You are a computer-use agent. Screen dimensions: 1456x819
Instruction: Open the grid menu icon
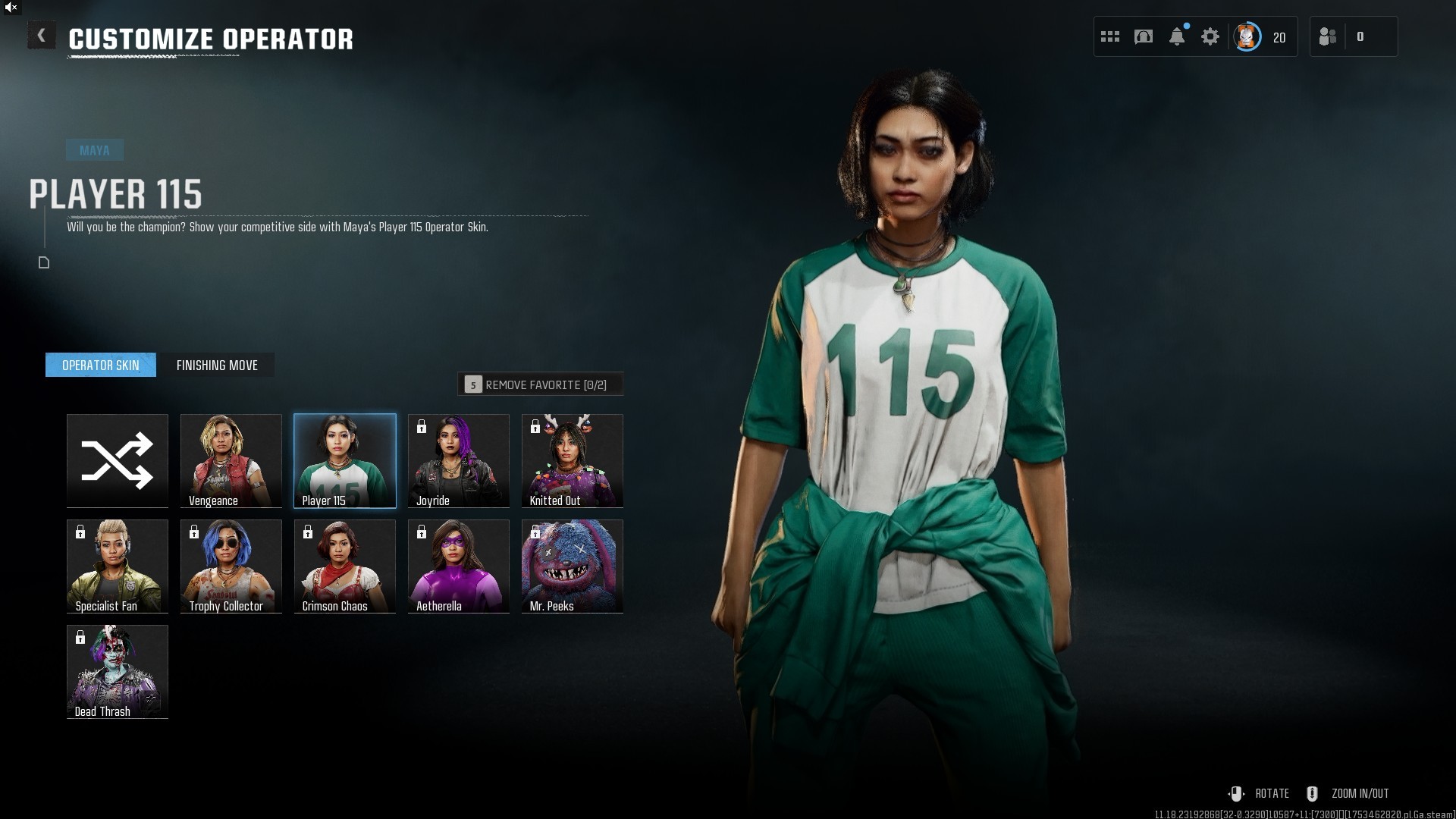(1110, 36)
